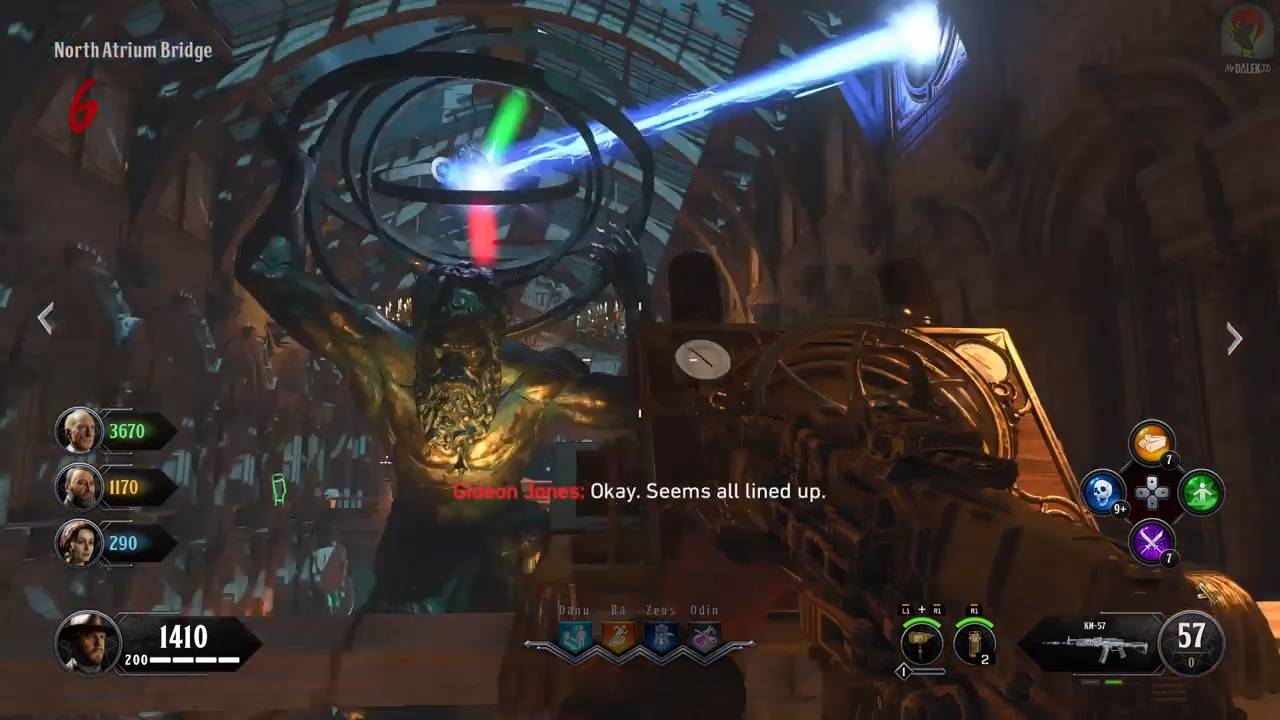Select the Odin perk icon
Viewport: 1280px width, 720px height.
704,637
